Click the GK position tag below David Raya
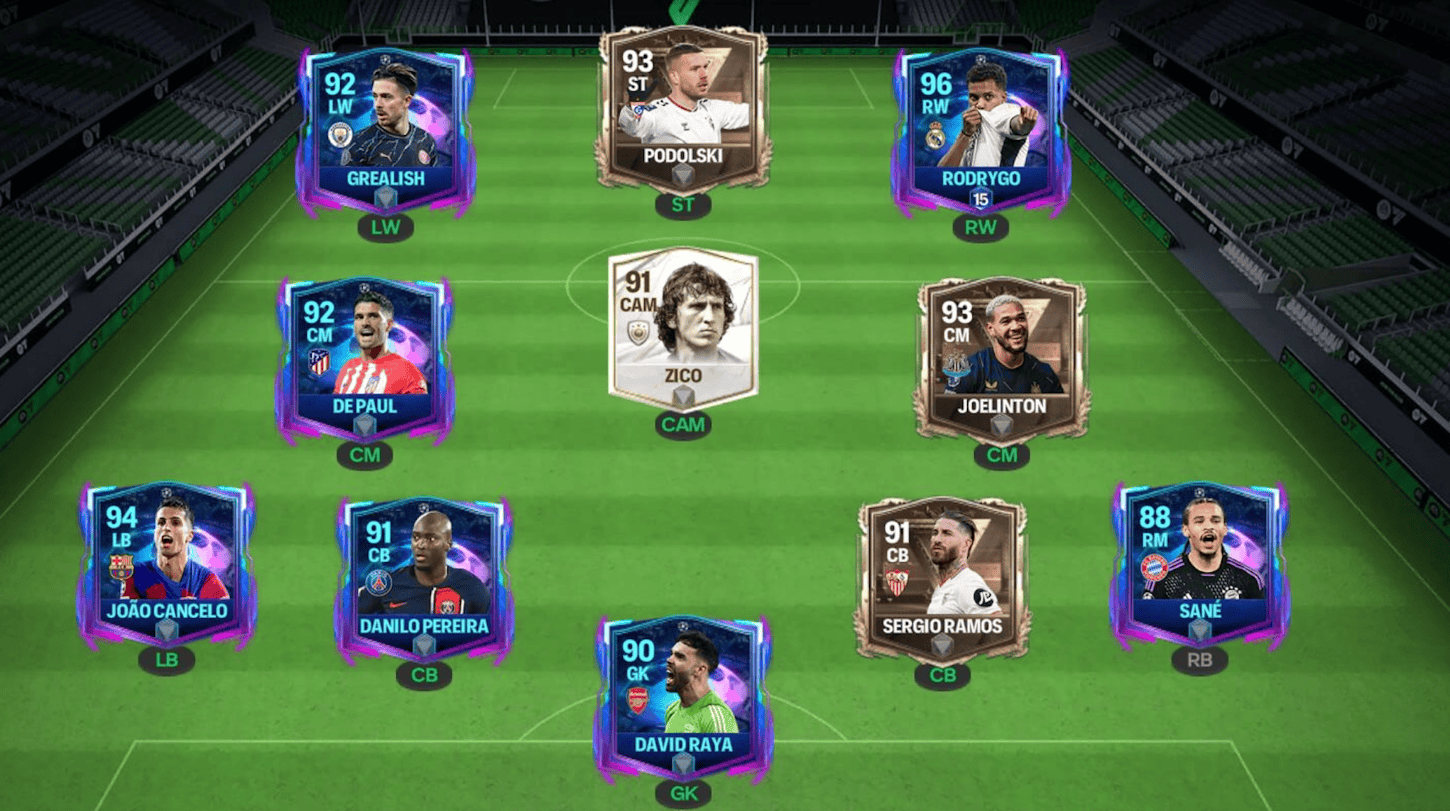 (x=683, y=793)
